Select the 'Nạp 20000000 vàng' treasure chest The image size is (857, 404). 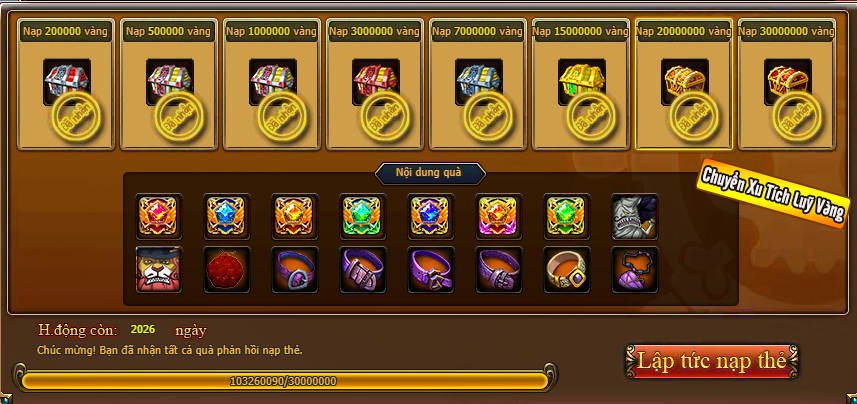point(685,81)
